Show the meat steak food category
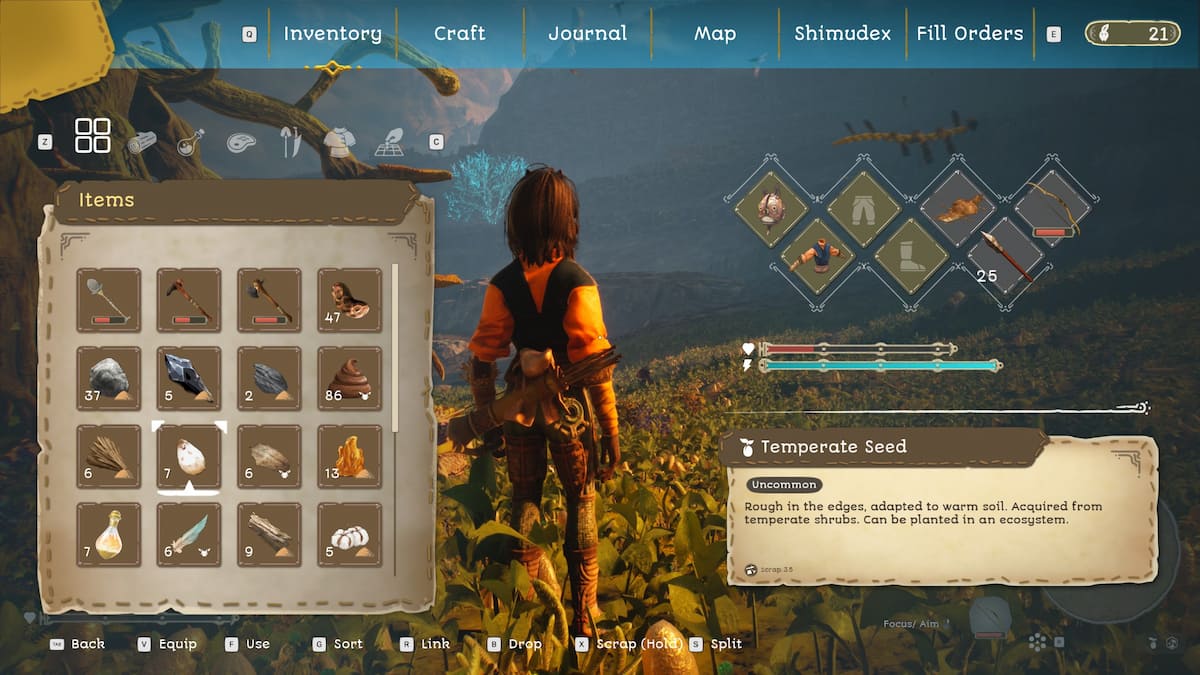 click(x=241, y=142)
